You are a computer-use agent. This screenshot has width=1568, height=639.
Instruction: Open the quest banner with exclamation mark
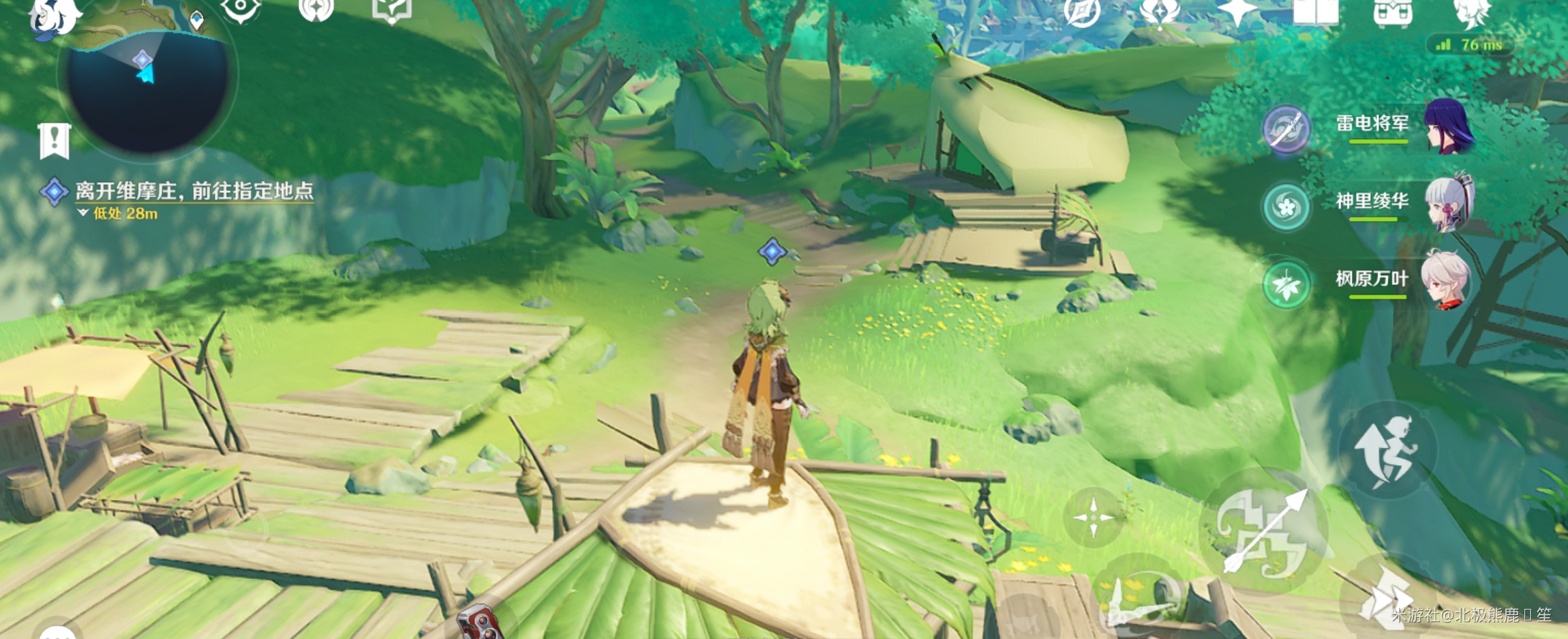coord(55,140)
